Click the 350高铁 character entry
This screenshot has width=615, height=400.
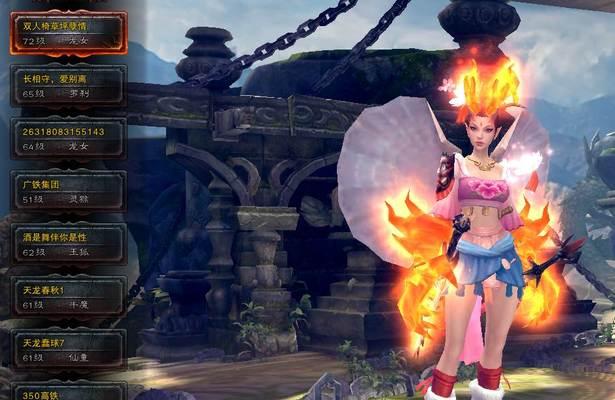tap(68, 392)
